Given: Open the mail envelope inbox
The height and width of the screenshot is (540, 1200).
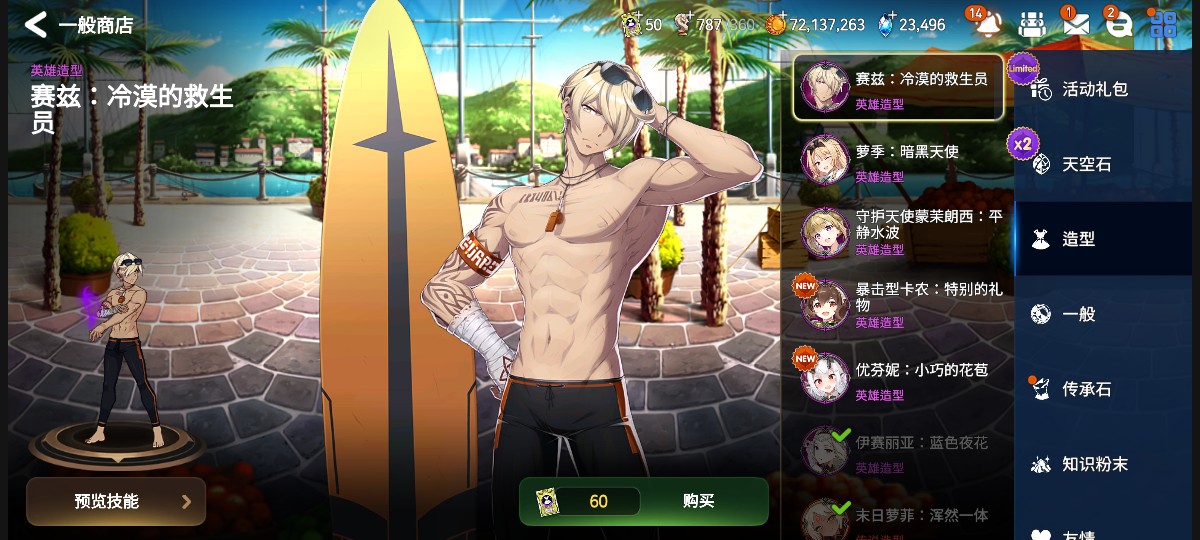Looking at the screenshot, I should [x=1075, y=25].
